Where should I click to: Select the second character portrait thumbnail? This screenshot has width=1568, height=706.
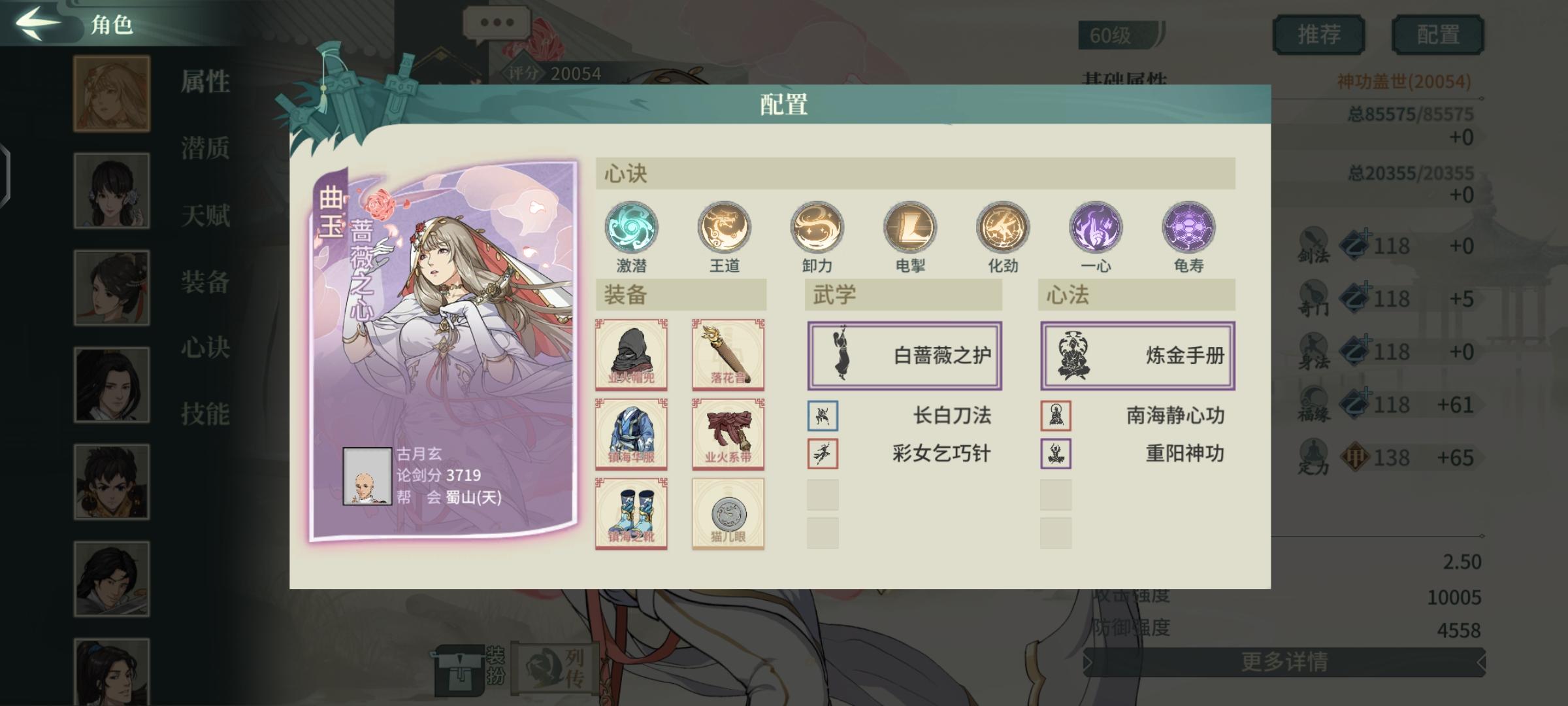click(111, 190)
